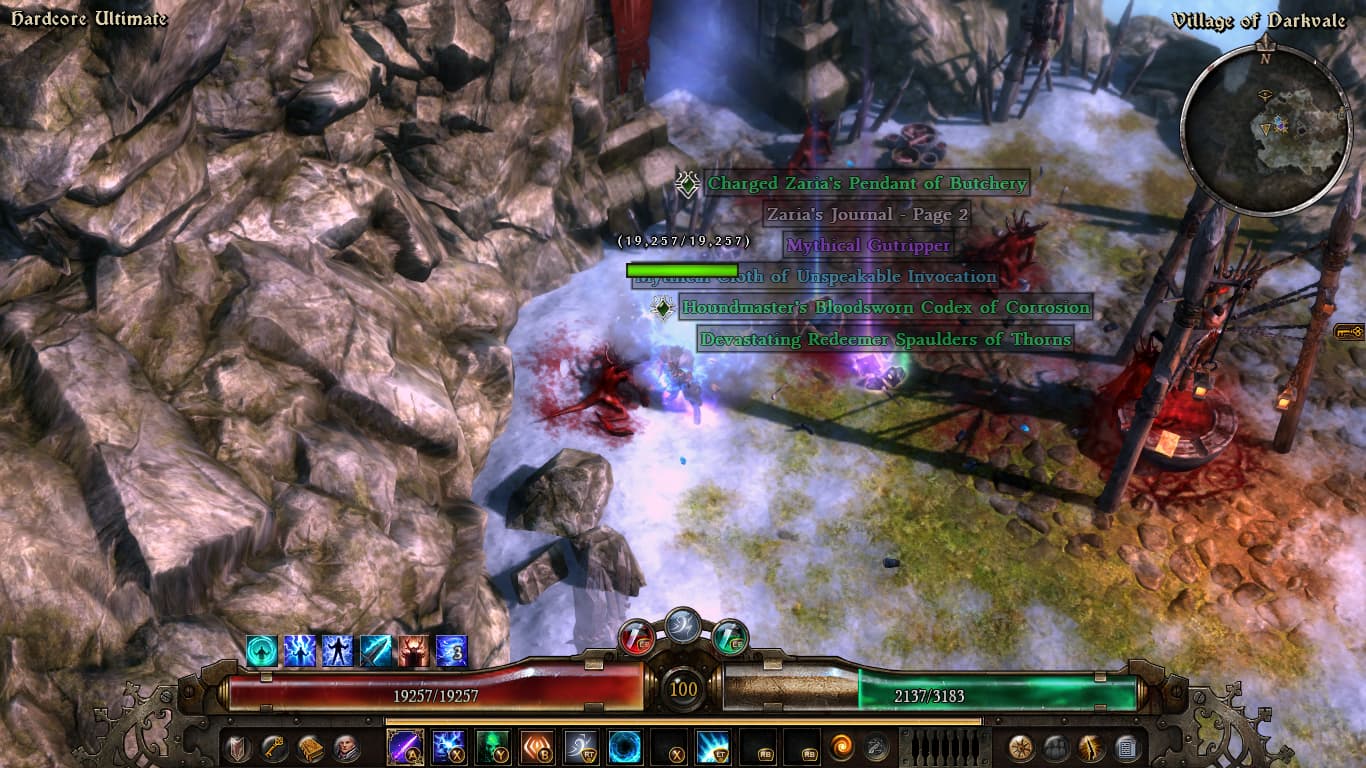Viewport: 1366px width, 768px height.
Task: Pick up Zaria's Journal - Page 2
Action: click(867, 214)
